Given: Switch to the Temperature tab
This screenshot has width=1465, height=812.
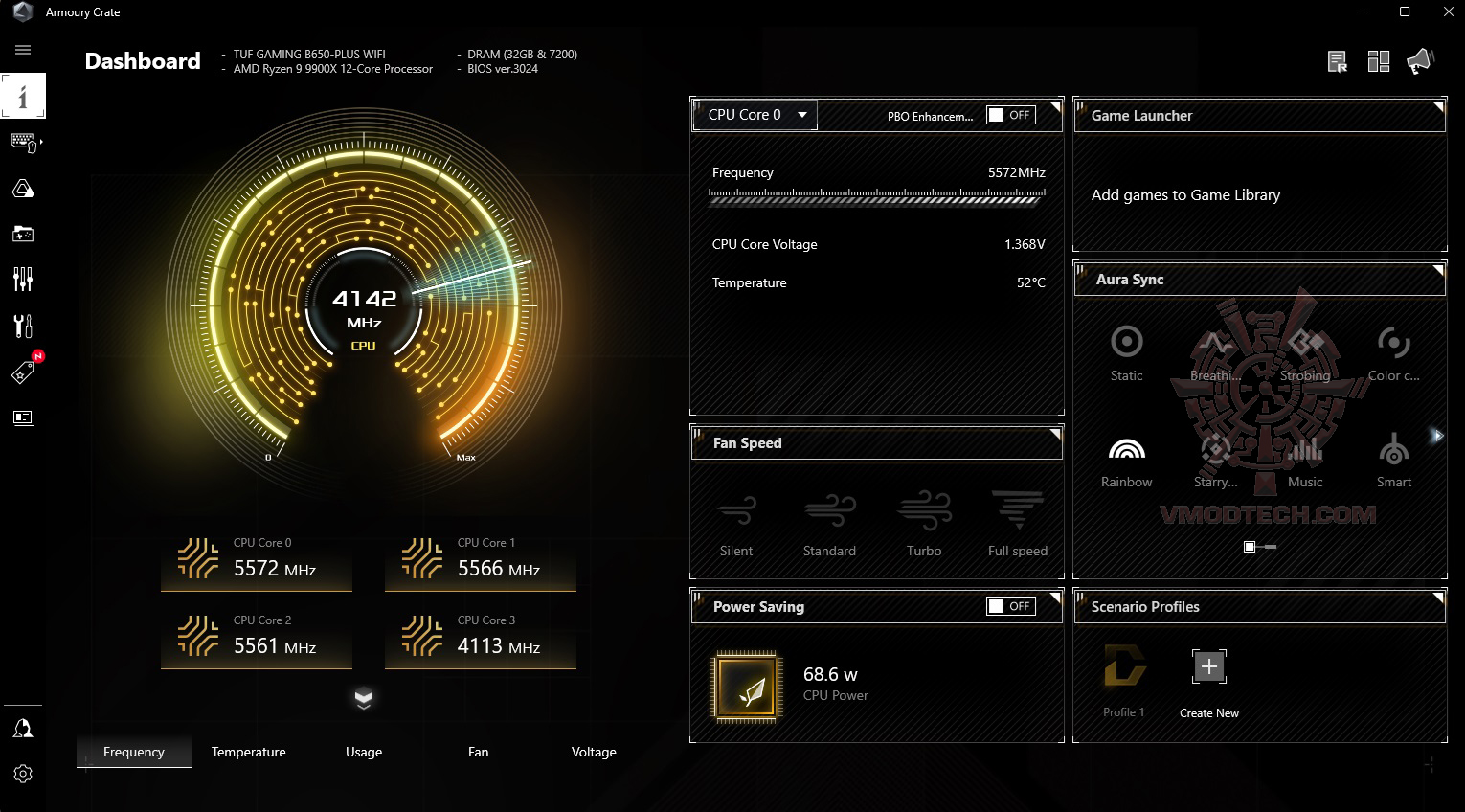Looking at the screenshot, I should pyautogui.click(x=248, y=752).
